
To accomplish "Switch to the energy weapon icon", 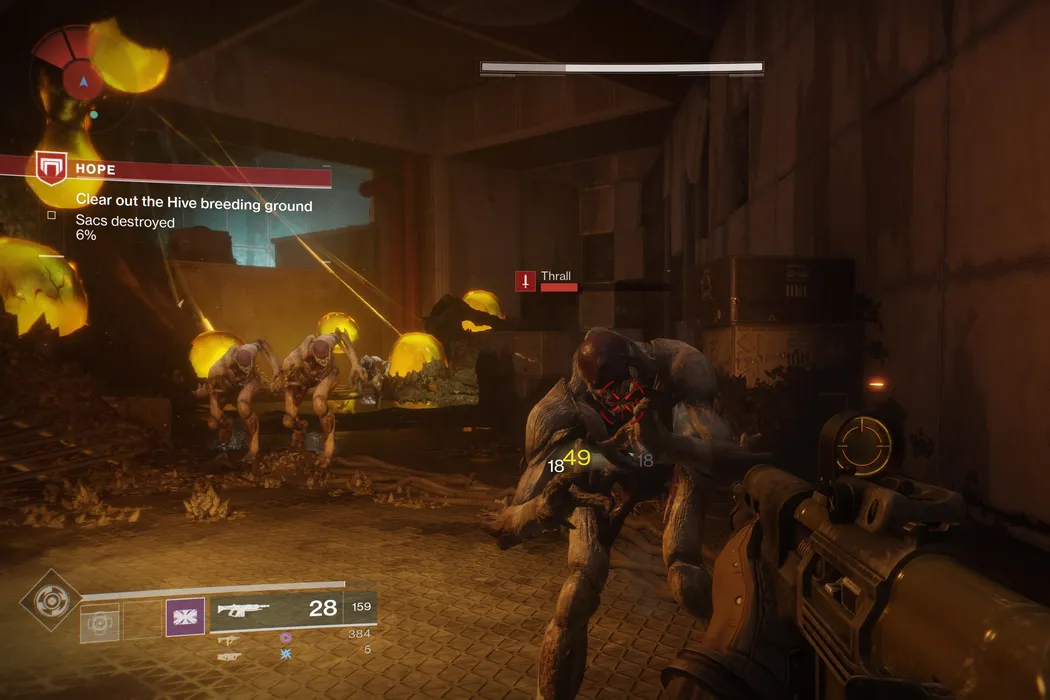I will (229, 639).
